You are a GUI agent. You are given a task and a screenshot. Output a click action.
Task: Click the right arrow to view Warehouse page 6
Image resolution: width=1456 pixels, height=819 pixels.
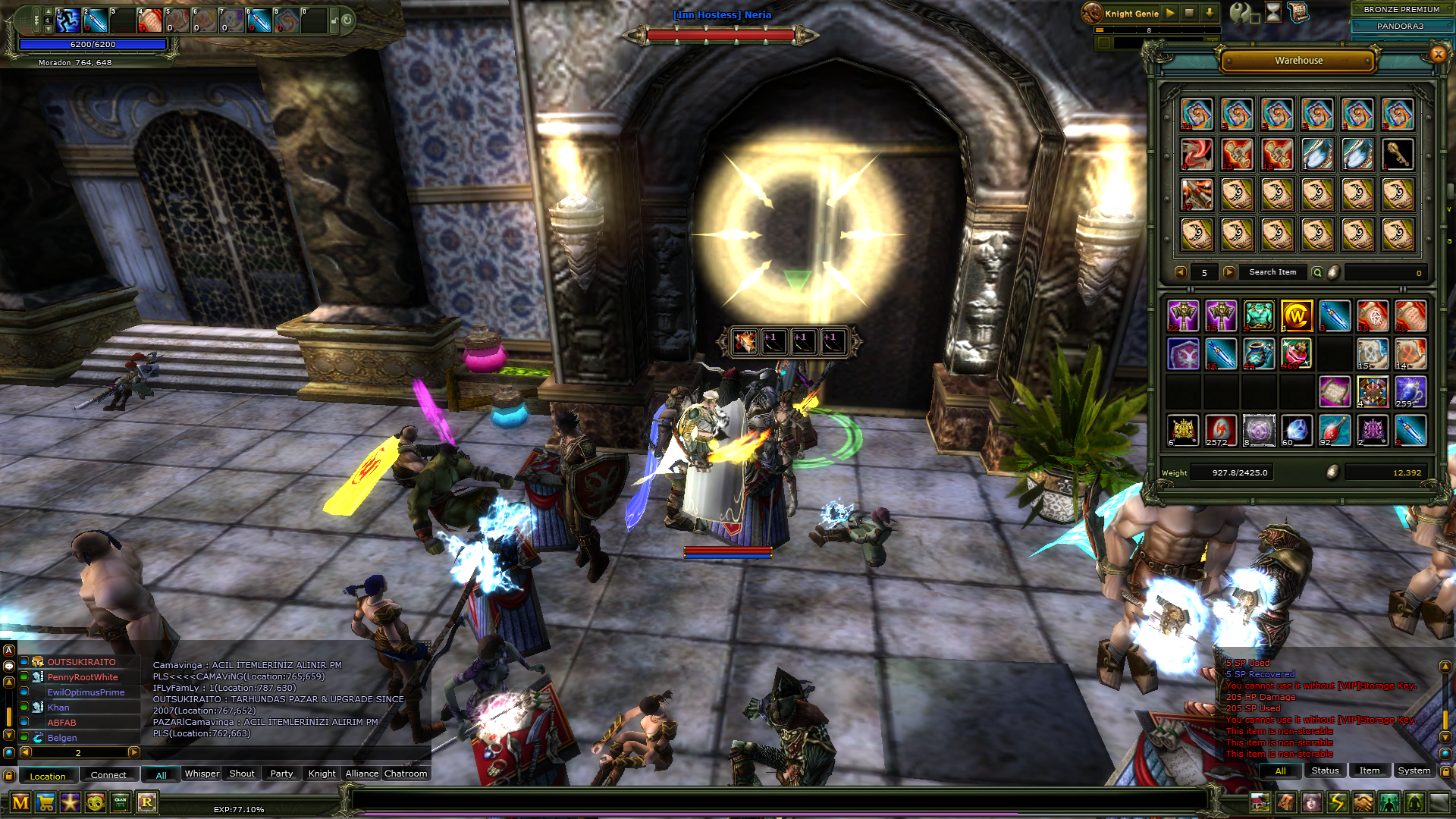click(x=1229, y=272)
